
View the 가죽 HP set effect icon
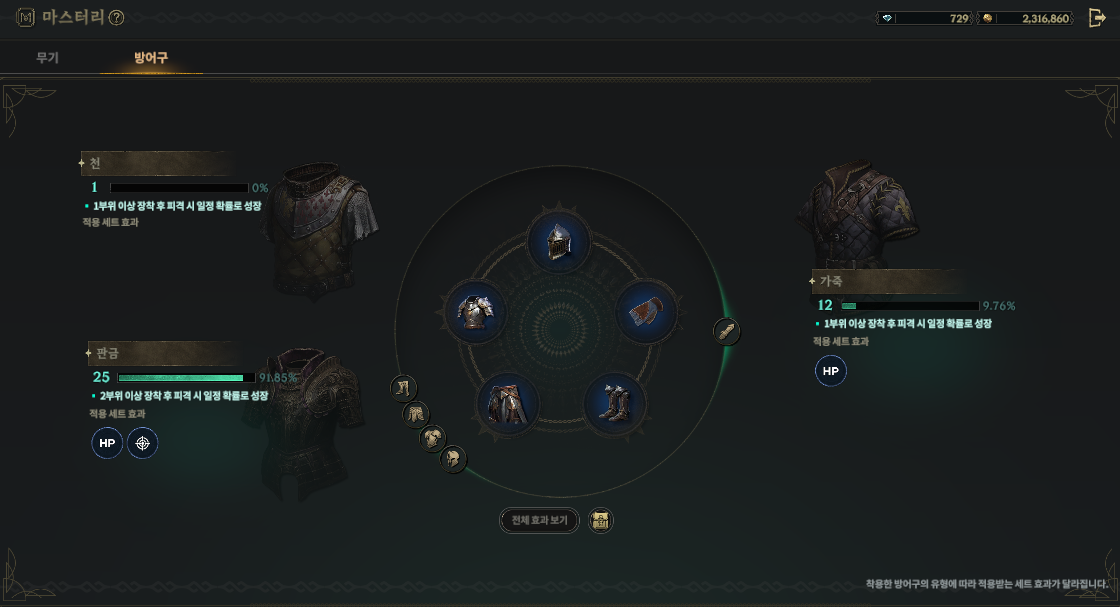point(831,371)
